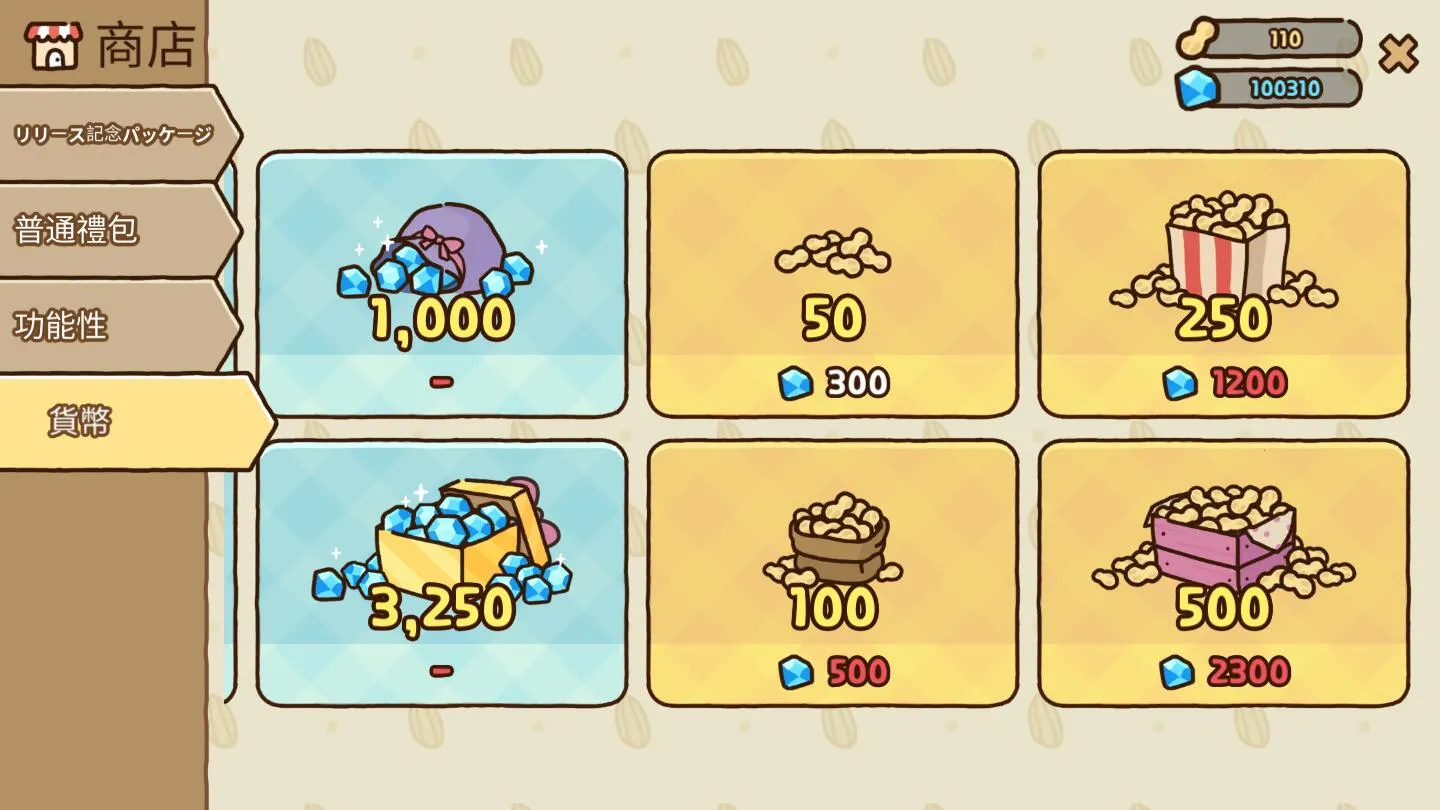Click the gem counter showing 100310
1440x810 pixels.
point(1283,88)
